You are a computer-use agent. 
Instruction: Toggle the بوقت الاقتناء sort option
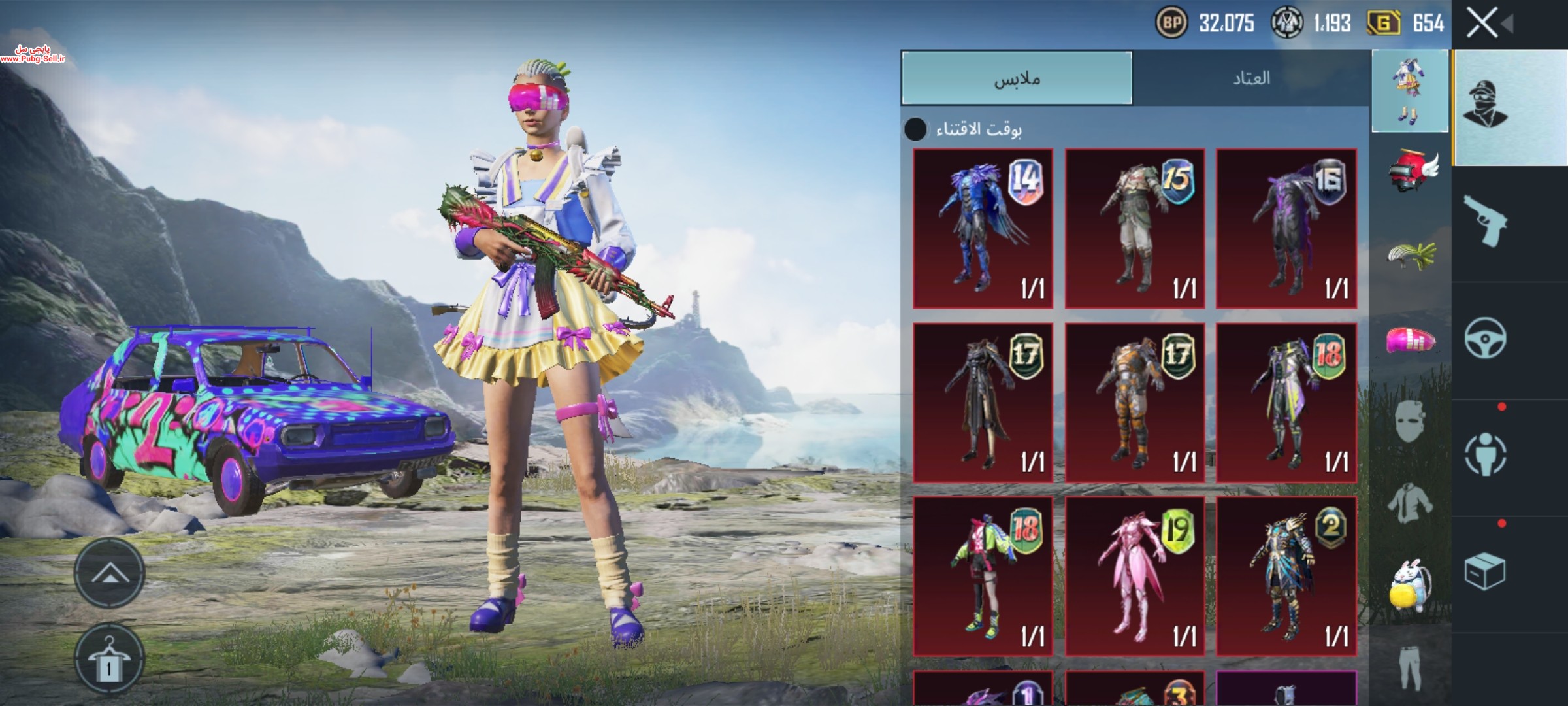pyautogui.click(x=915, y=129)
